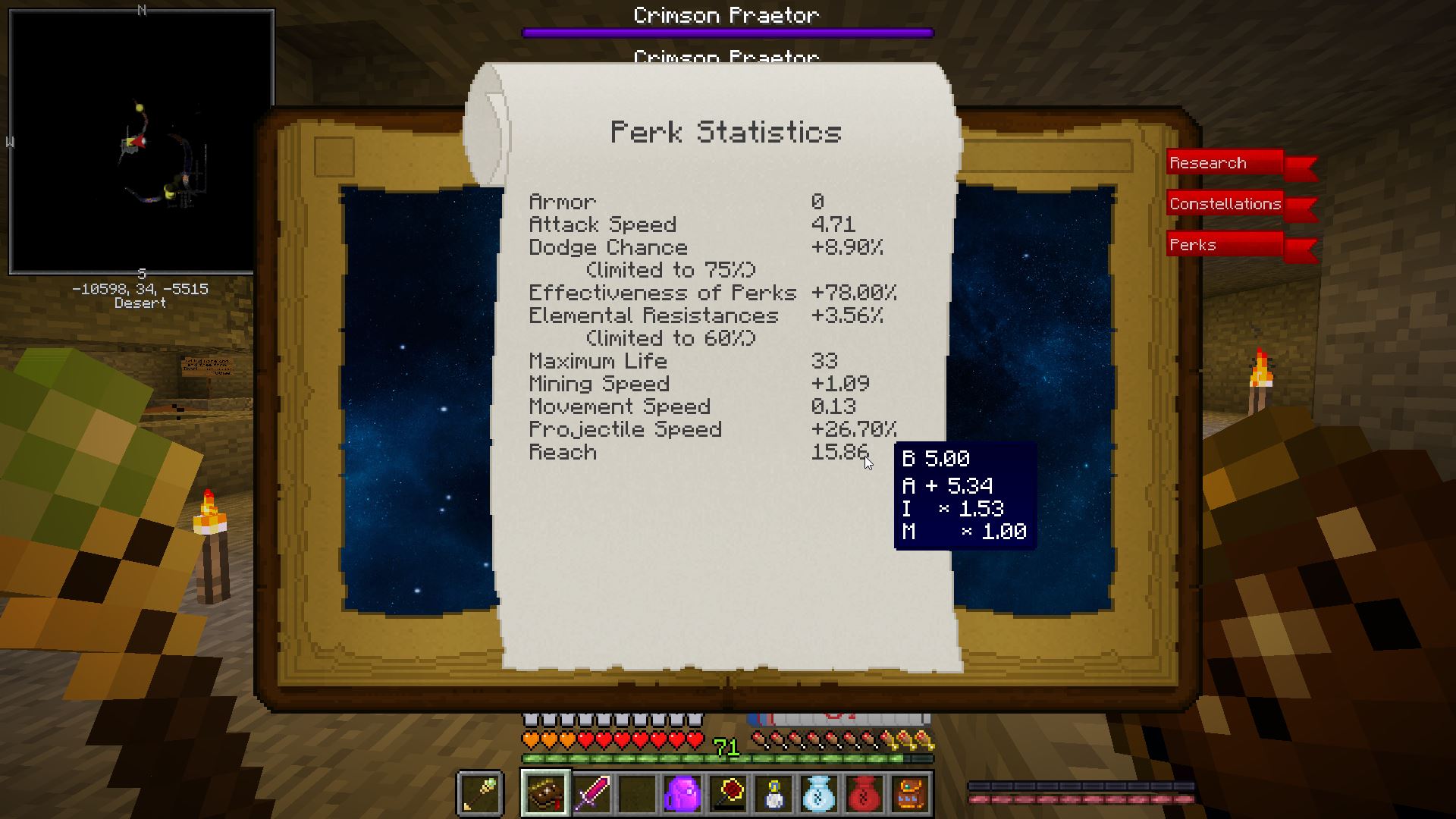Select the Perks bookmark tab
The image size is (1456, 819).
pos(1224,245)
